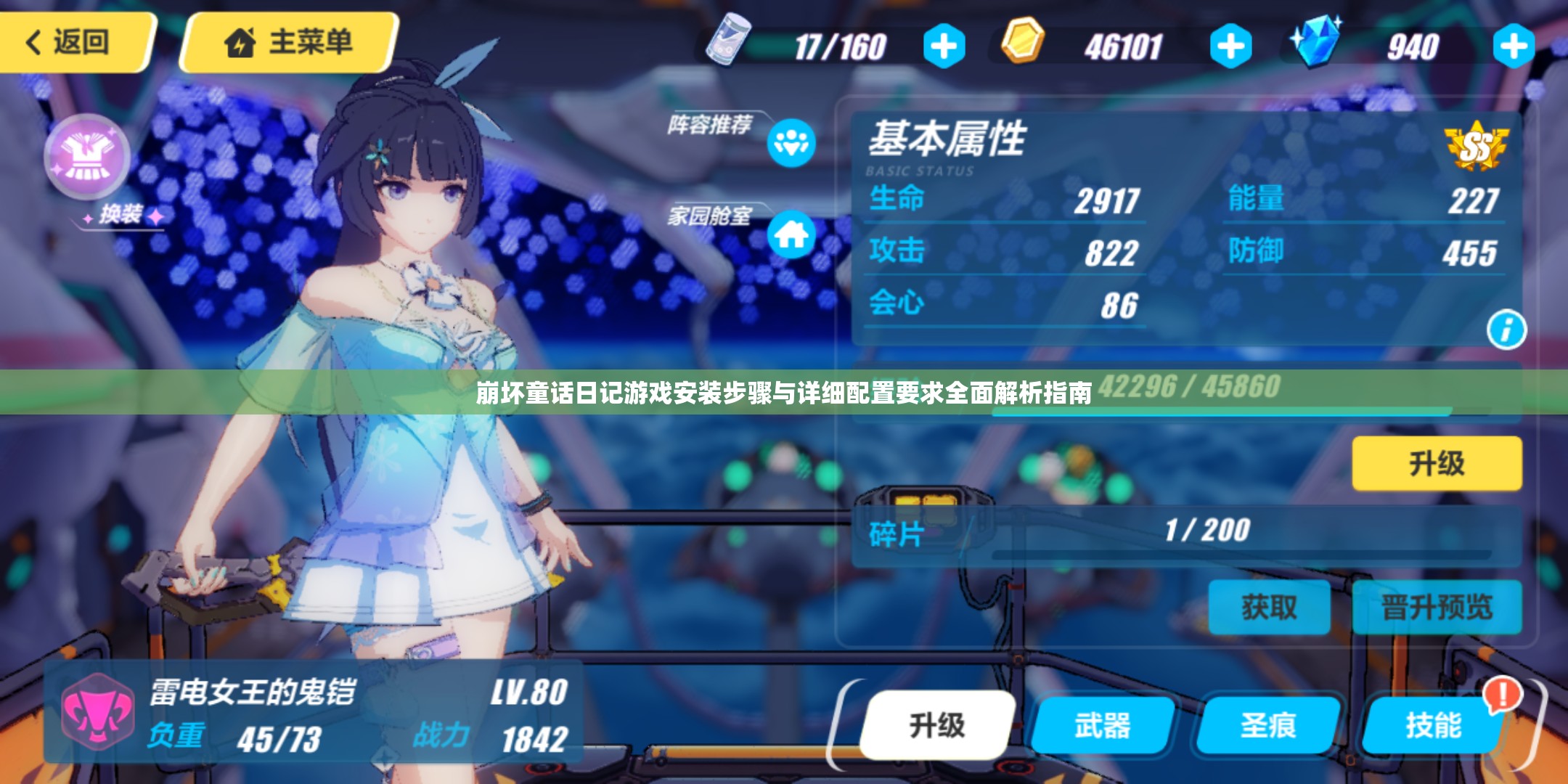Open the 主菜单 main menu
The image size is (1568, 784).
pyautogui.click(x=289, y=42)
